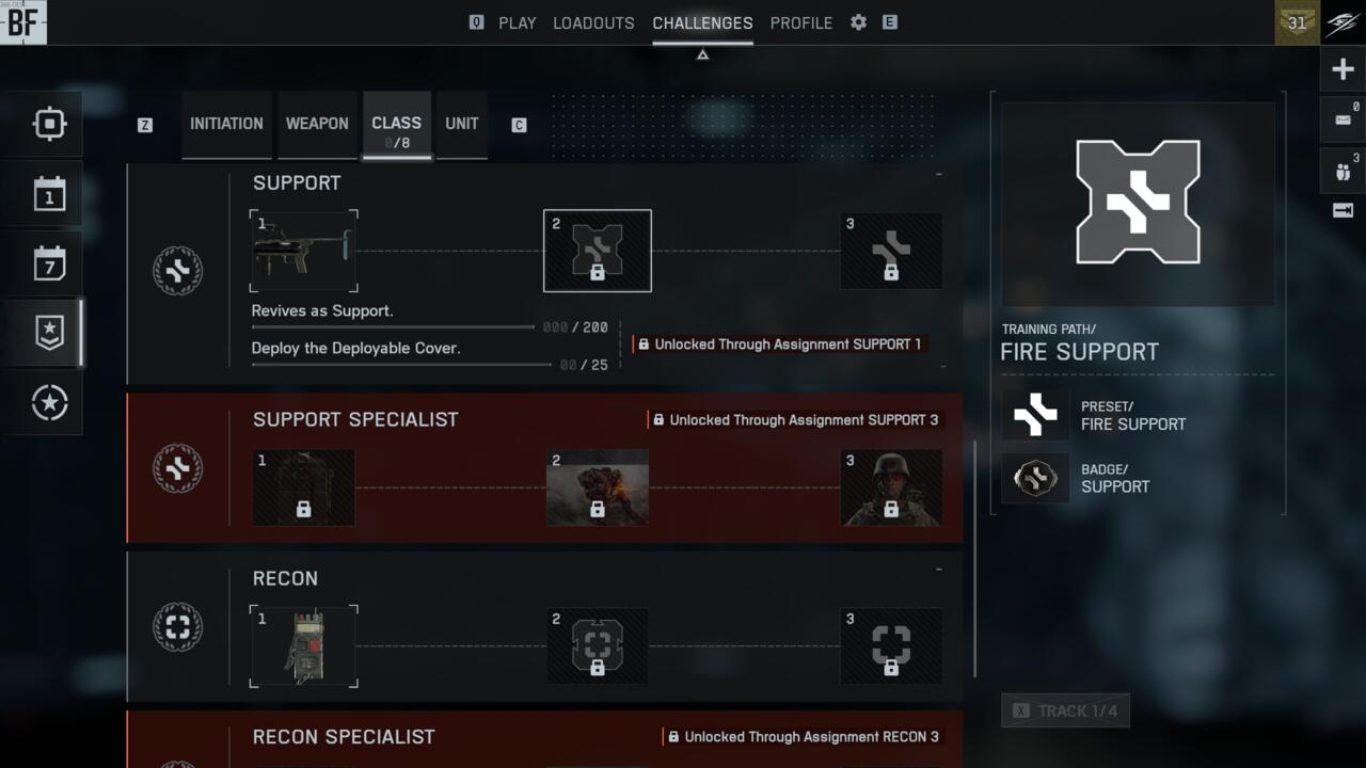The height and width of the screenshot is (768, 1366).
Task: Click the plus icon in the right sidebar
Action: point(1343,70)
